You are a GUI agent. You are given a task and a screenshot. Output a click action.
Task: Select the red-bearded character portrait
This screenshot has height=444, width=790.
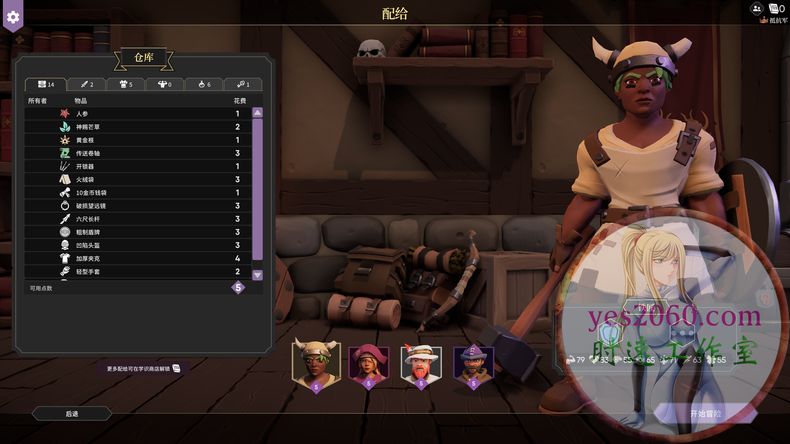click(x=421, y=363)
